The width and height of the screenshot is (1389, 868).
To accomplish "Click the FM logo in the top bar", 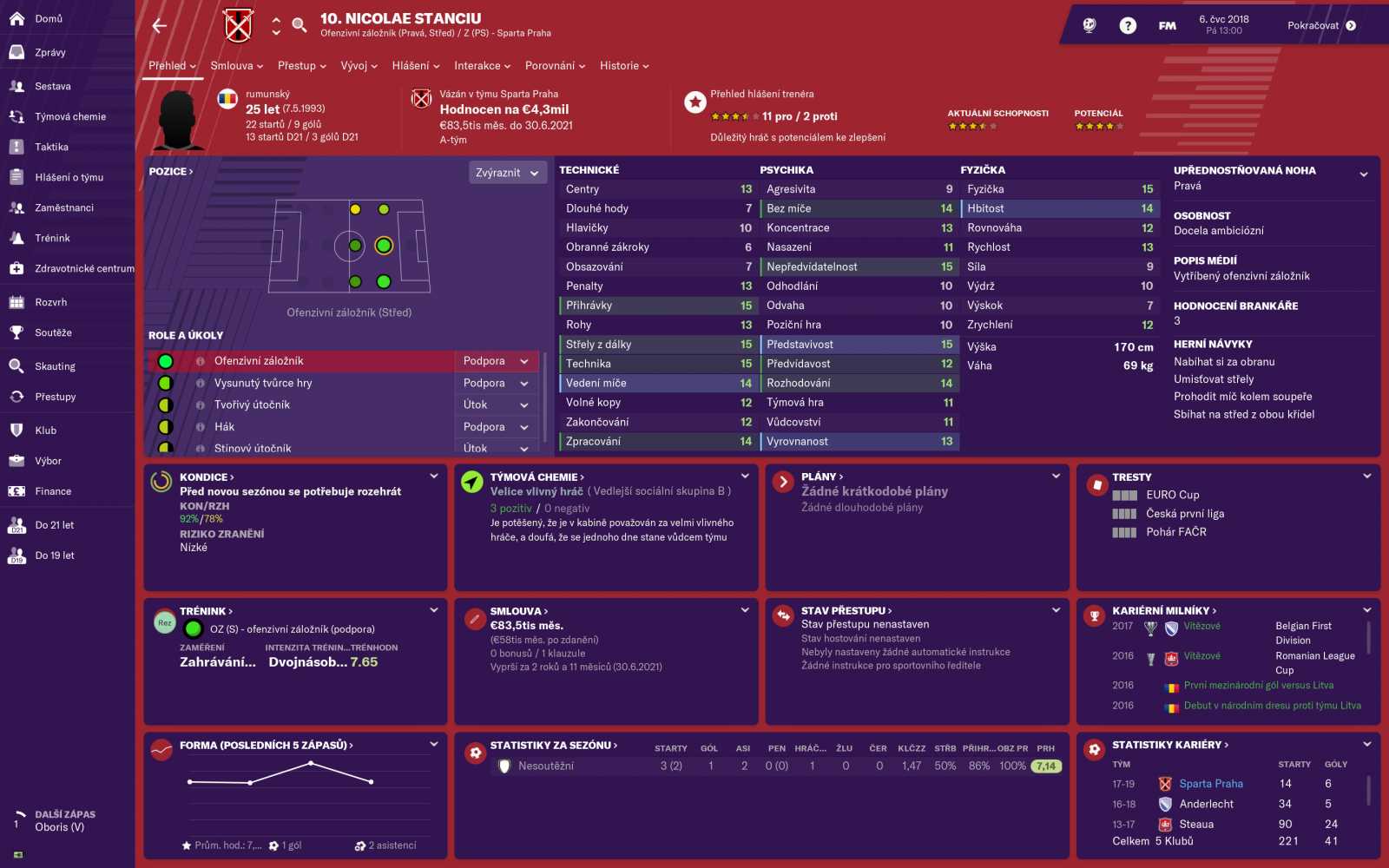I will (1167, 25).
